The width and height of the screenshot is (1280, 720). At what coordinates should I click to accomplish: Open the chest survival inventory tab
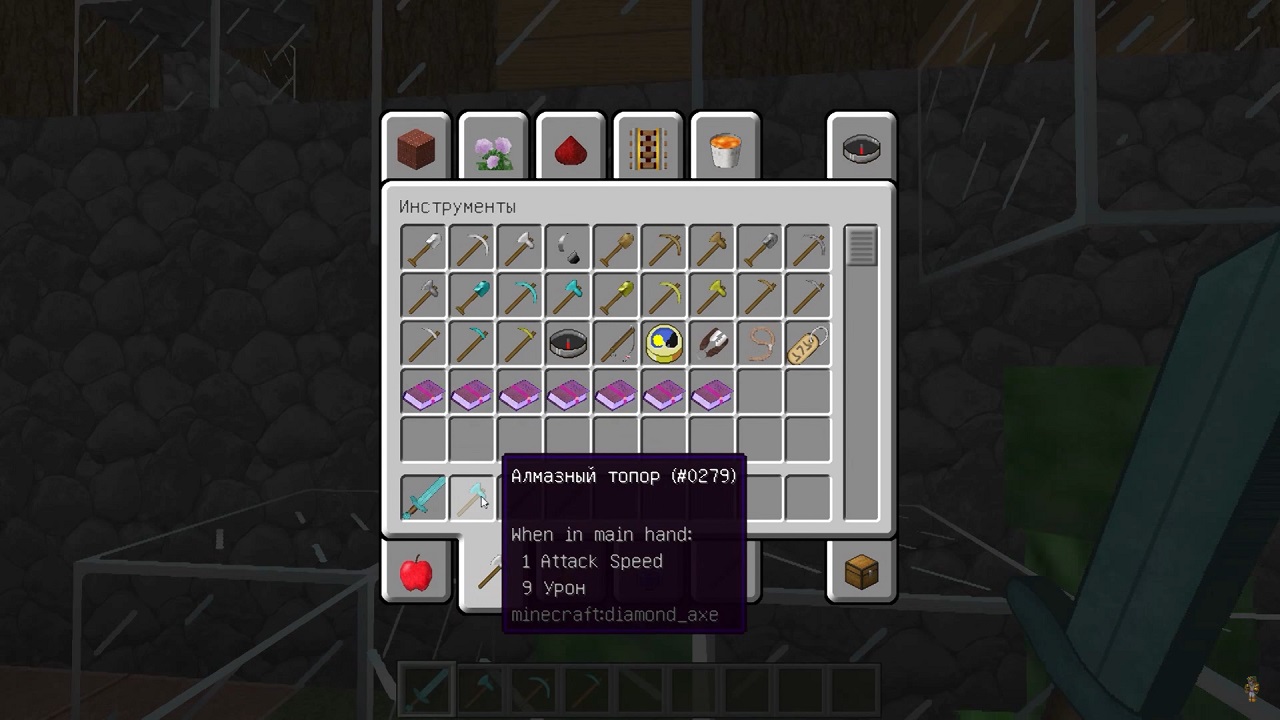coord(861,573)
